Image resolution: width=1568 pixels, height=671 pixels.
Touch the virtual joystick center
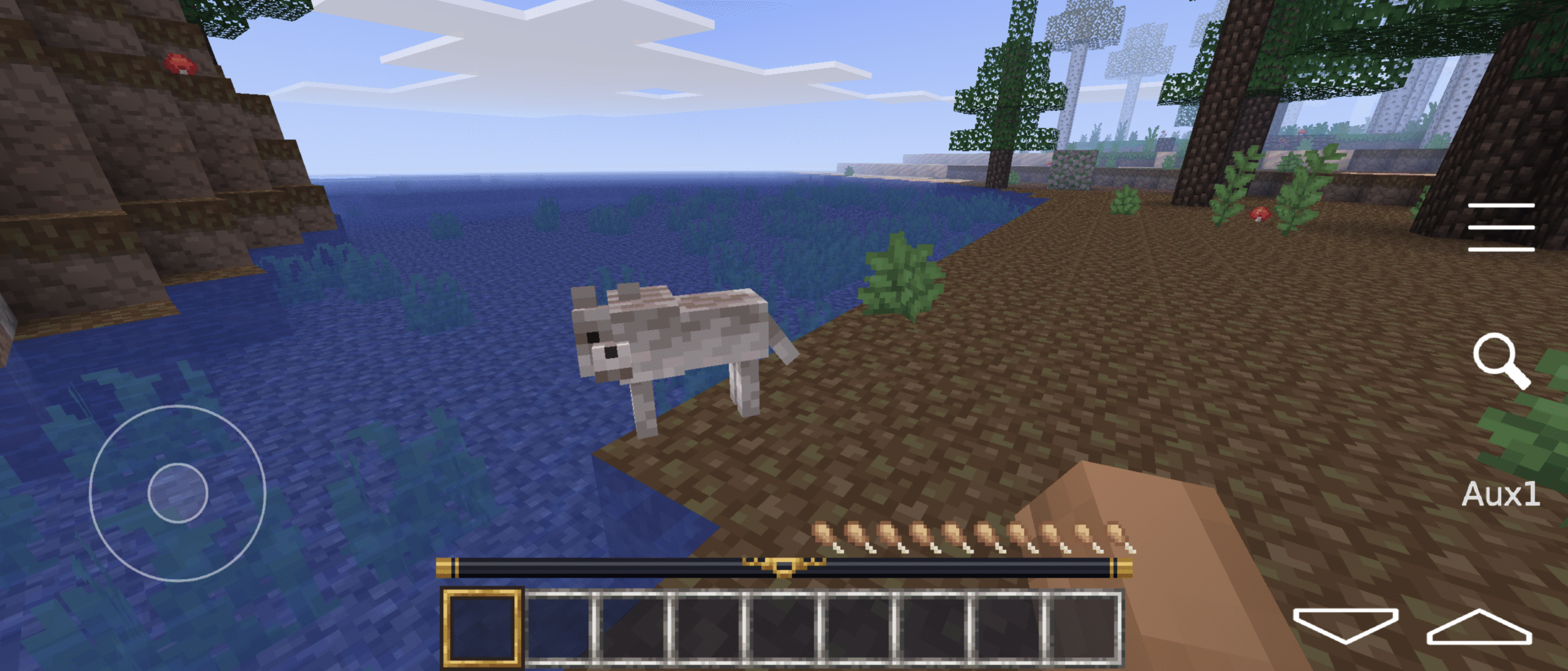(178, 493)
